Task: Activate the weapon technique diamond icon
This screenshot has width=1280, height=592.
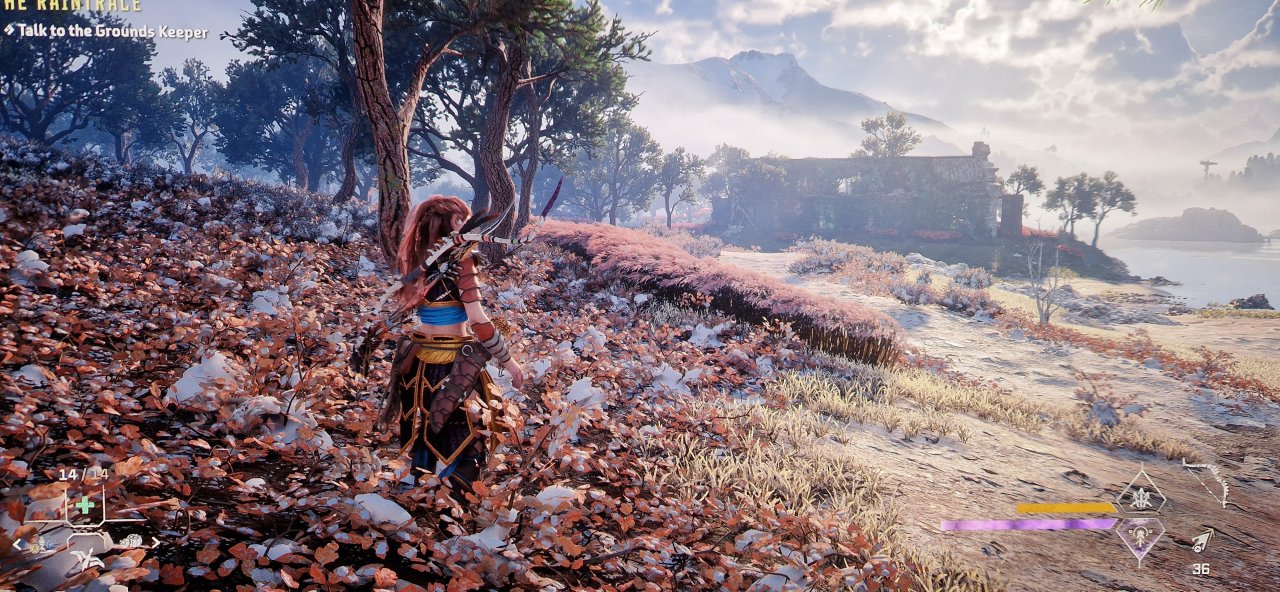Action: (1140, 494)
